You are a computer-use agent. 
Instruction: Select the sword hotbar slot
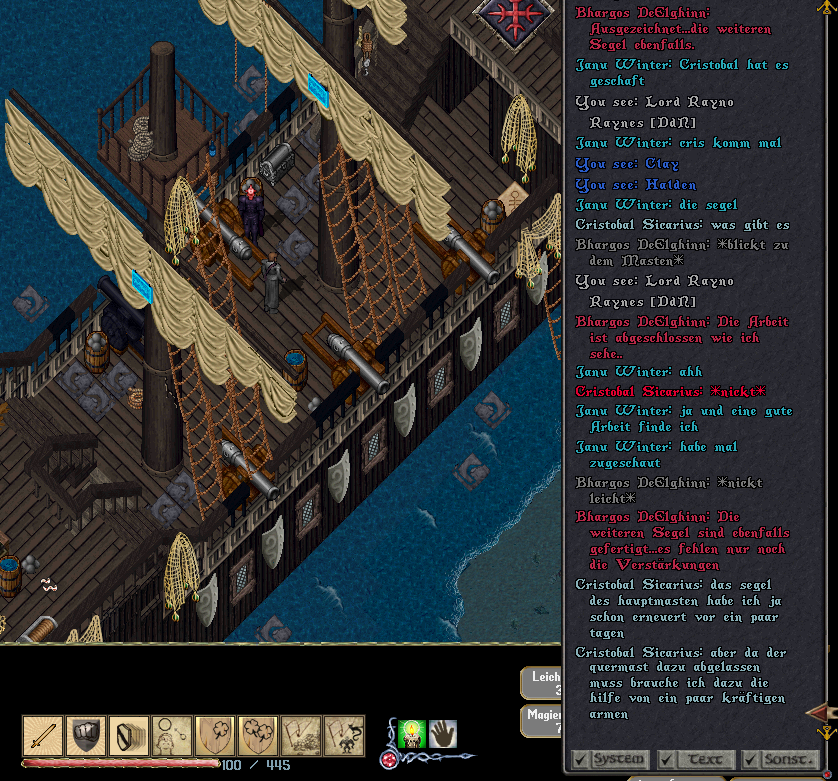(43, 736)
